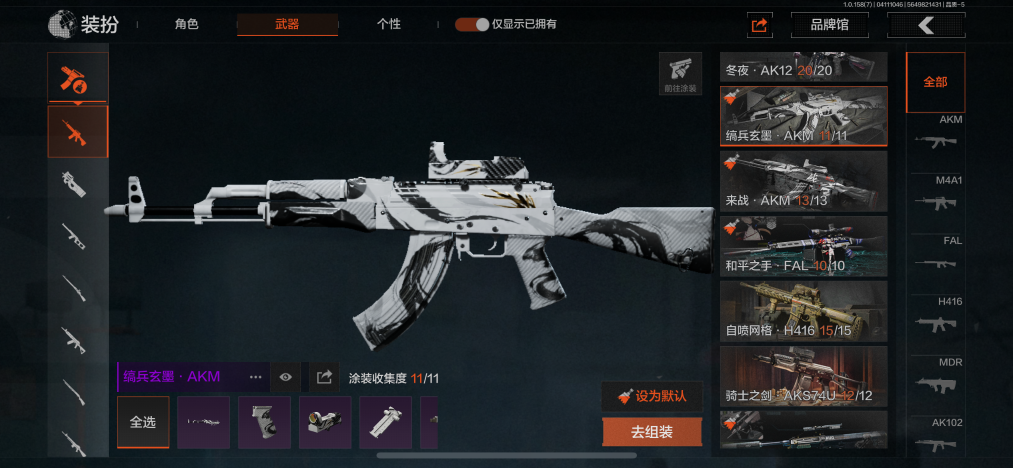Go back with the arrow button

pyautogui.click(x=927, y=25)
